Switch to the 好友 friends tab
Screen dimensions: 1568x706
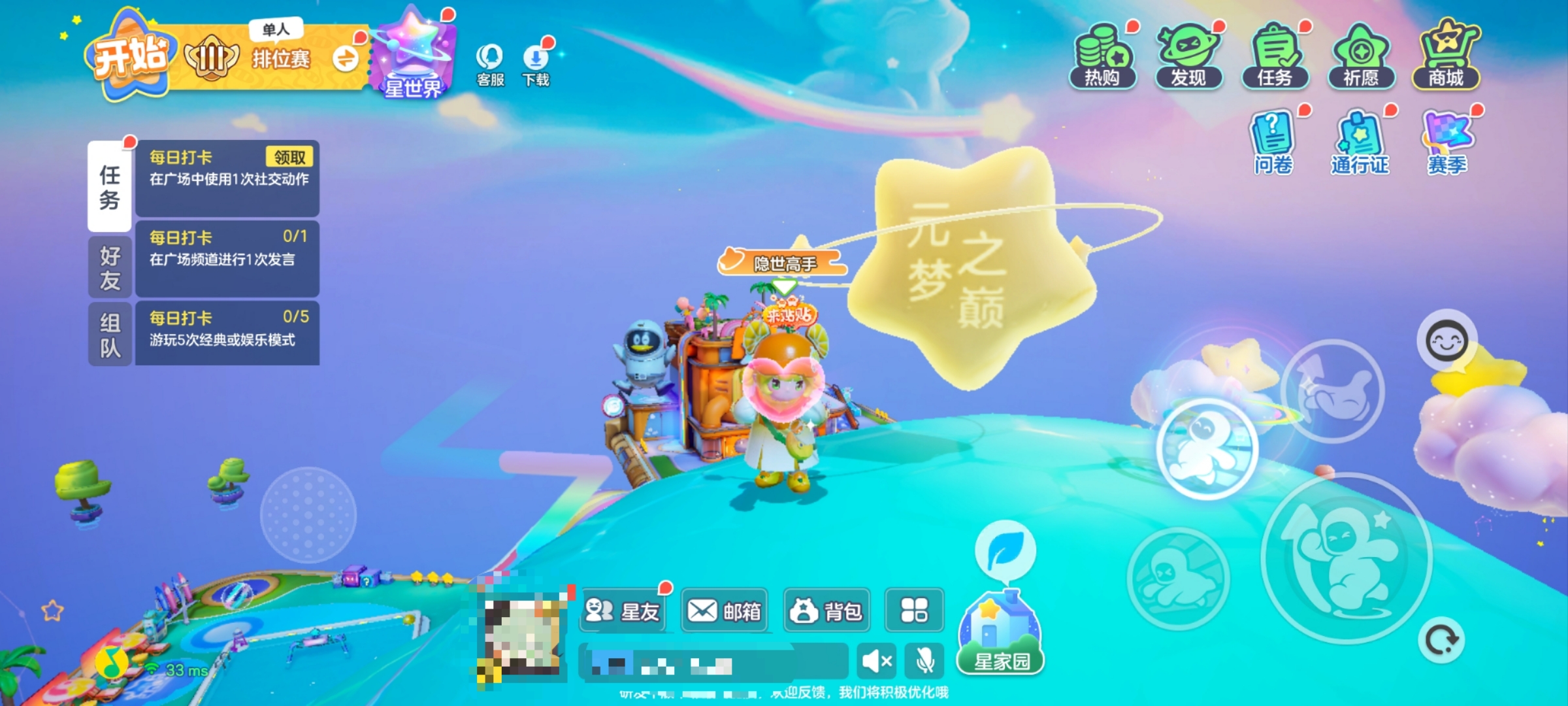[x=110, y=266]
